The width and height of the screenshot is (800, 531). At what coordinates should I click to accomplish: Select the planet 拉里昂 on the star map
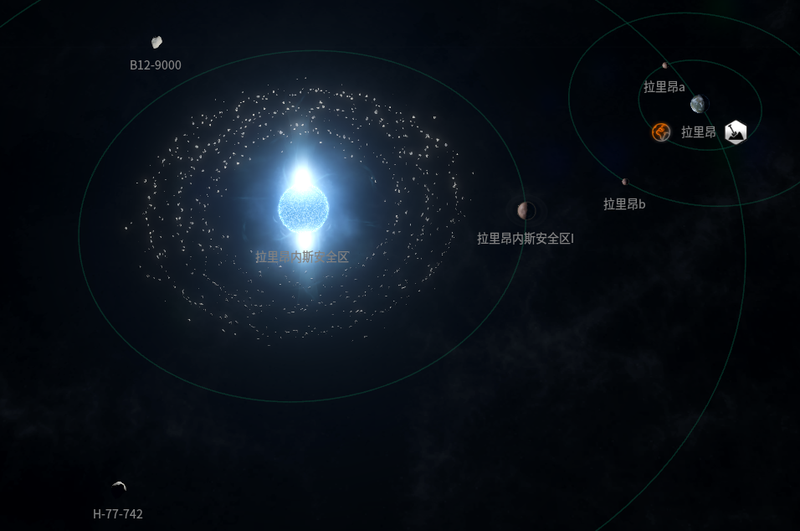coord(697,104)
